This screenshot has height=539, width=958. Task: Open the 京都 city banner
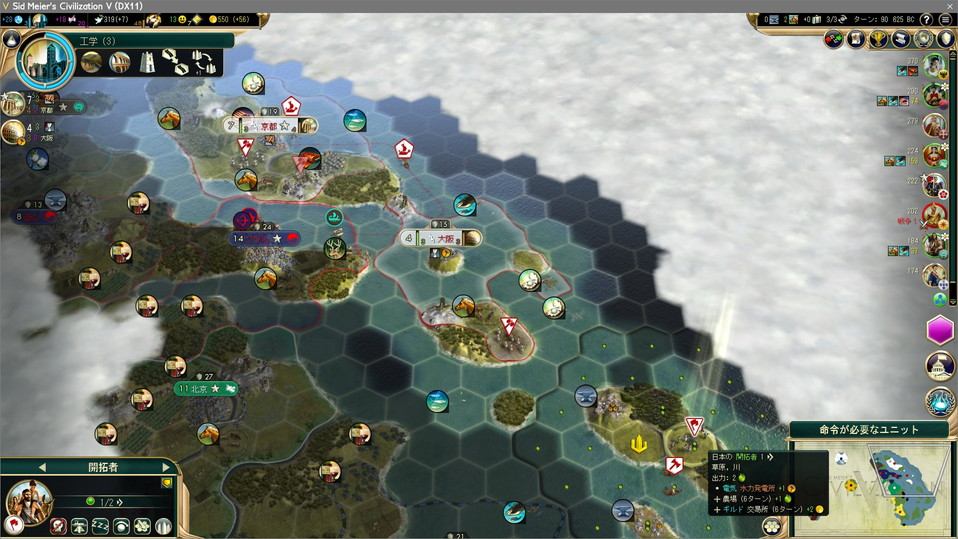(268, 126)
